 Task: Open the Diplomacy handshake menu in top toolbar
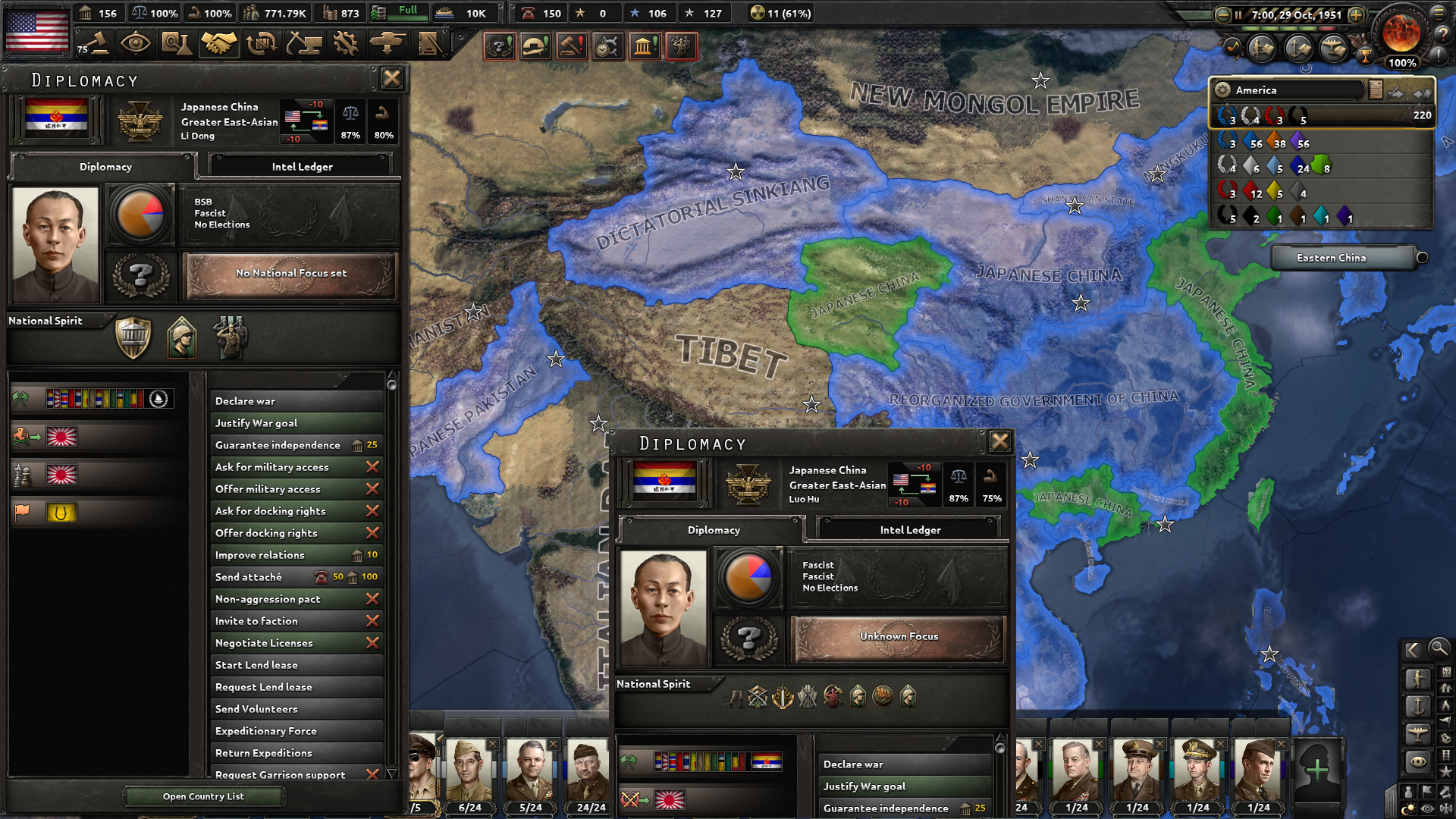(x=218, y=44)
